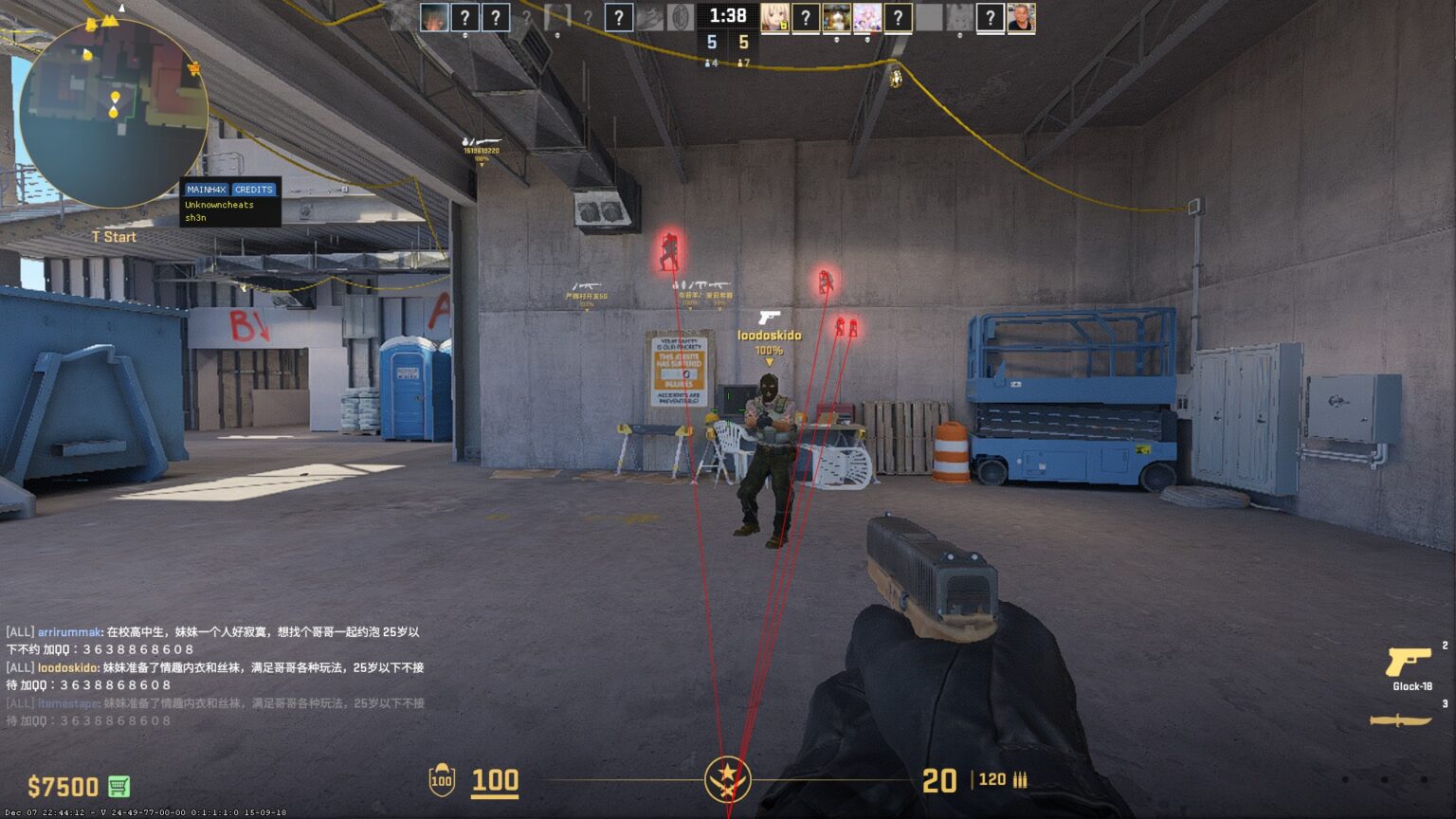Select the Glock-18 weapon slot
1456x819 pixels.
(1410, 665)
